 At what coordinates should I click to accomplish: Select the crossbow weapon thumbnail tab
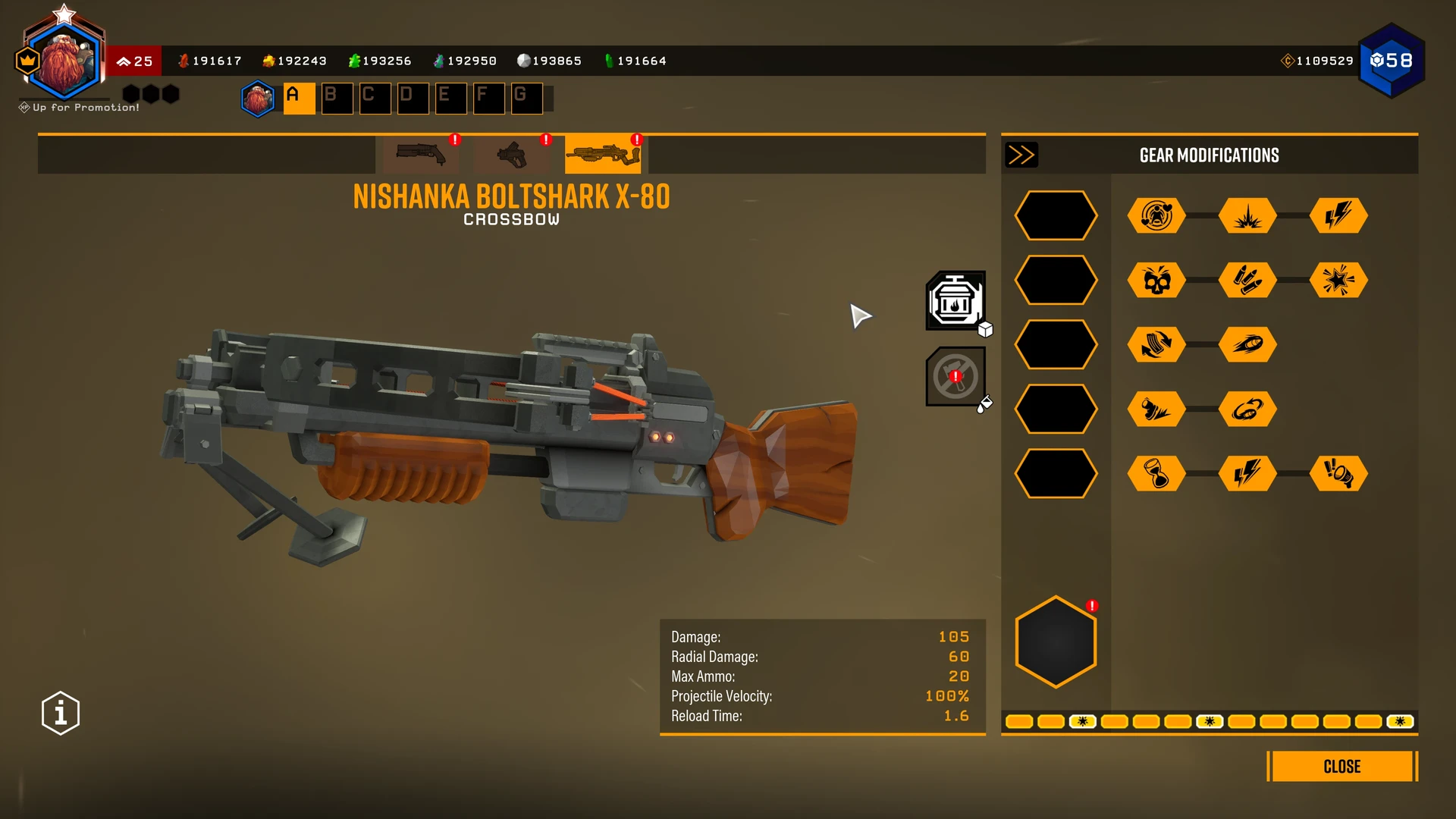point(603,155)
